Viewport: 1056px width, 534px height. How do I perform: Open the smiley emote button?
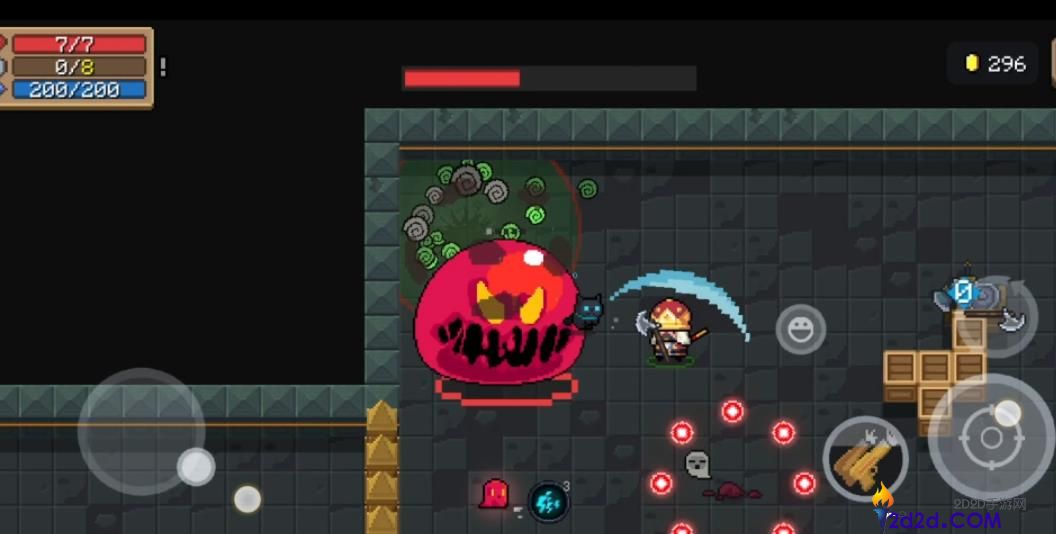coord(801,329)
